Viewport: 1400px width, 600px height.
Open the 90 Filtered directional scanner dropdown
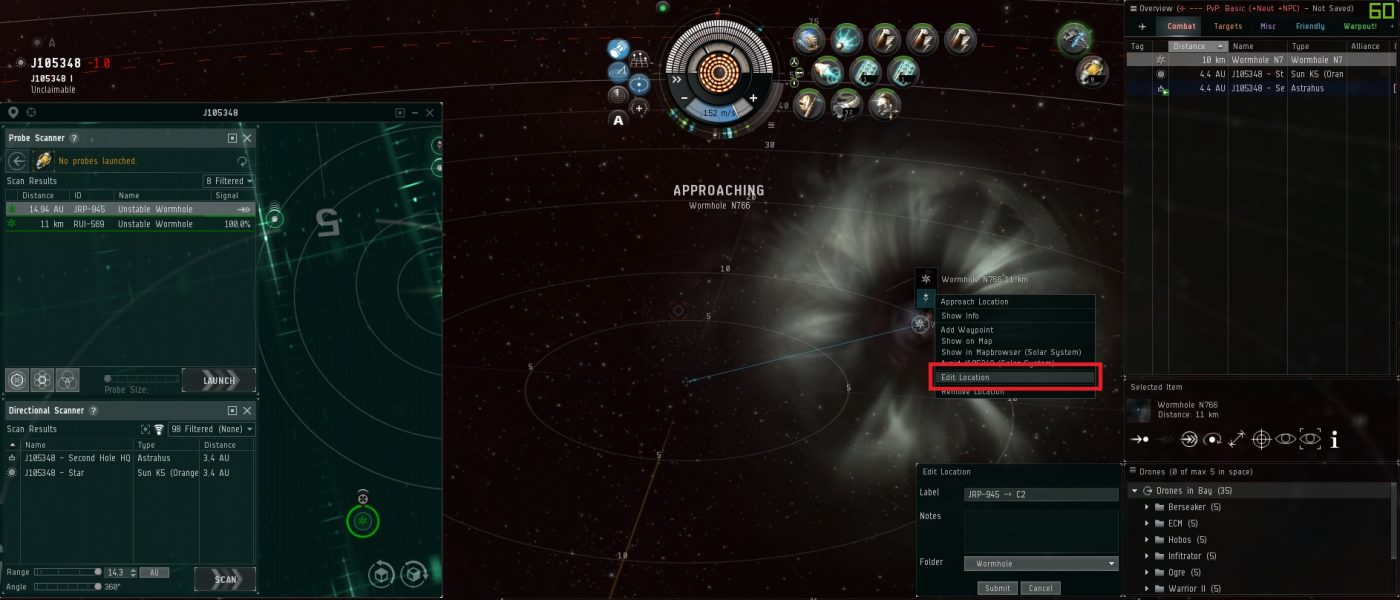coord(211,429)
